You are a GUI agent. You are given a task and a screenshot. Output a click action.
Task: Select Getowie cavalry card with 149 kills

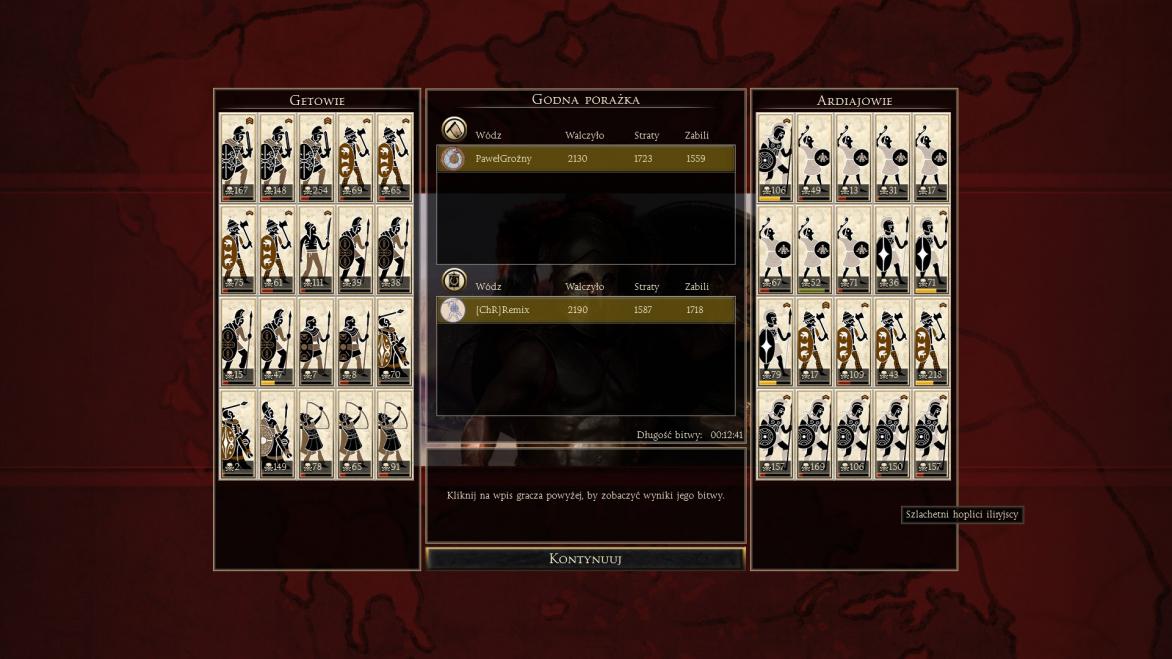click(x=276, y=434)
